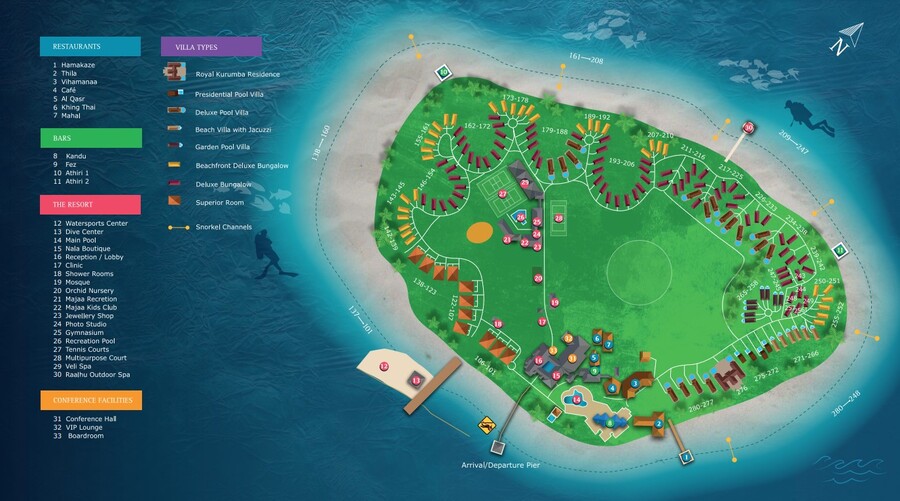Image resolution: width=900 pixels, height=501 pixels.
Task: Select The Resort legend header
Action: [x=90, y=204]
